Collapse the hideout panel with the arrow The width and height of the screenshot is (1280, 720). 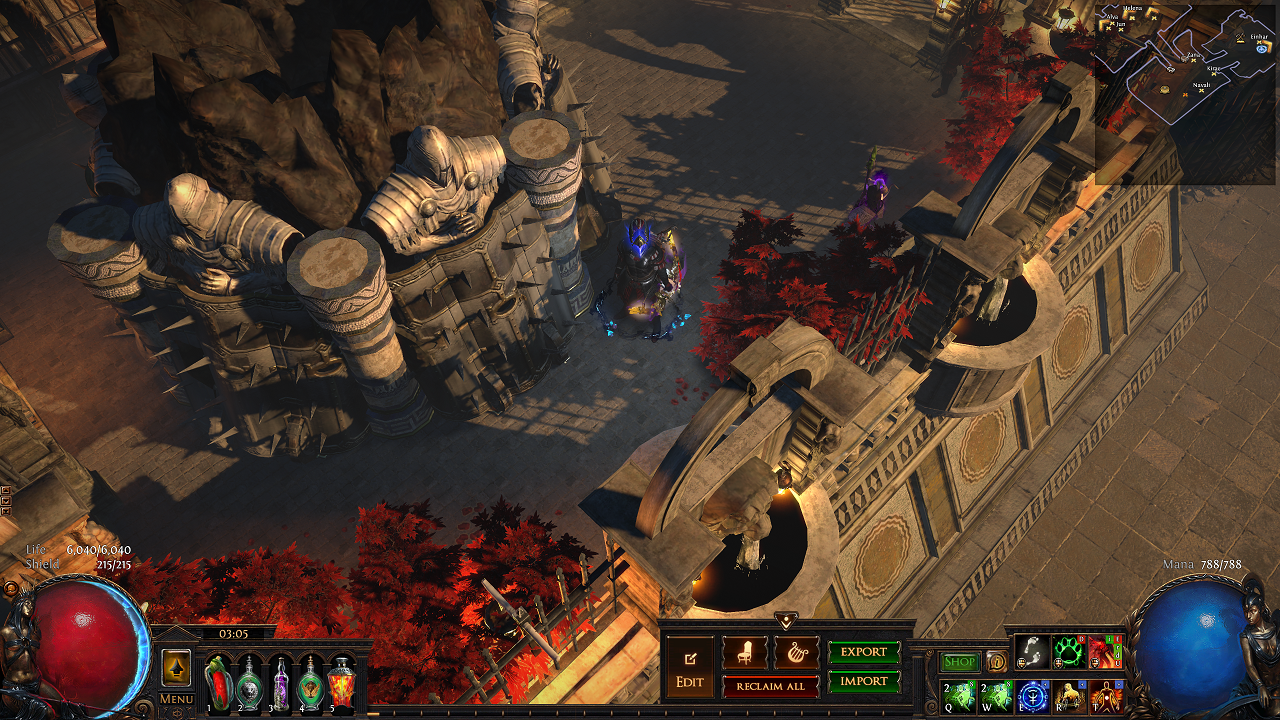tap(787, 621)
